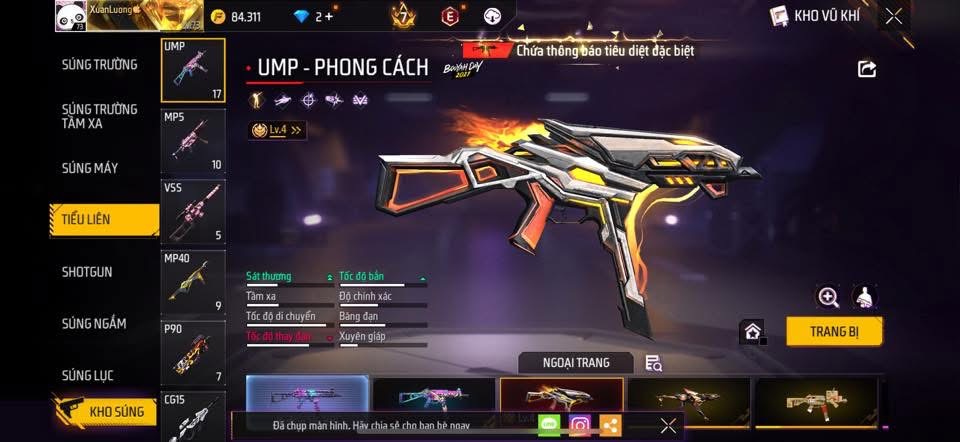Close the weapon vault screen
Viewport: 960px width, 442px height.
coord(894,16)
